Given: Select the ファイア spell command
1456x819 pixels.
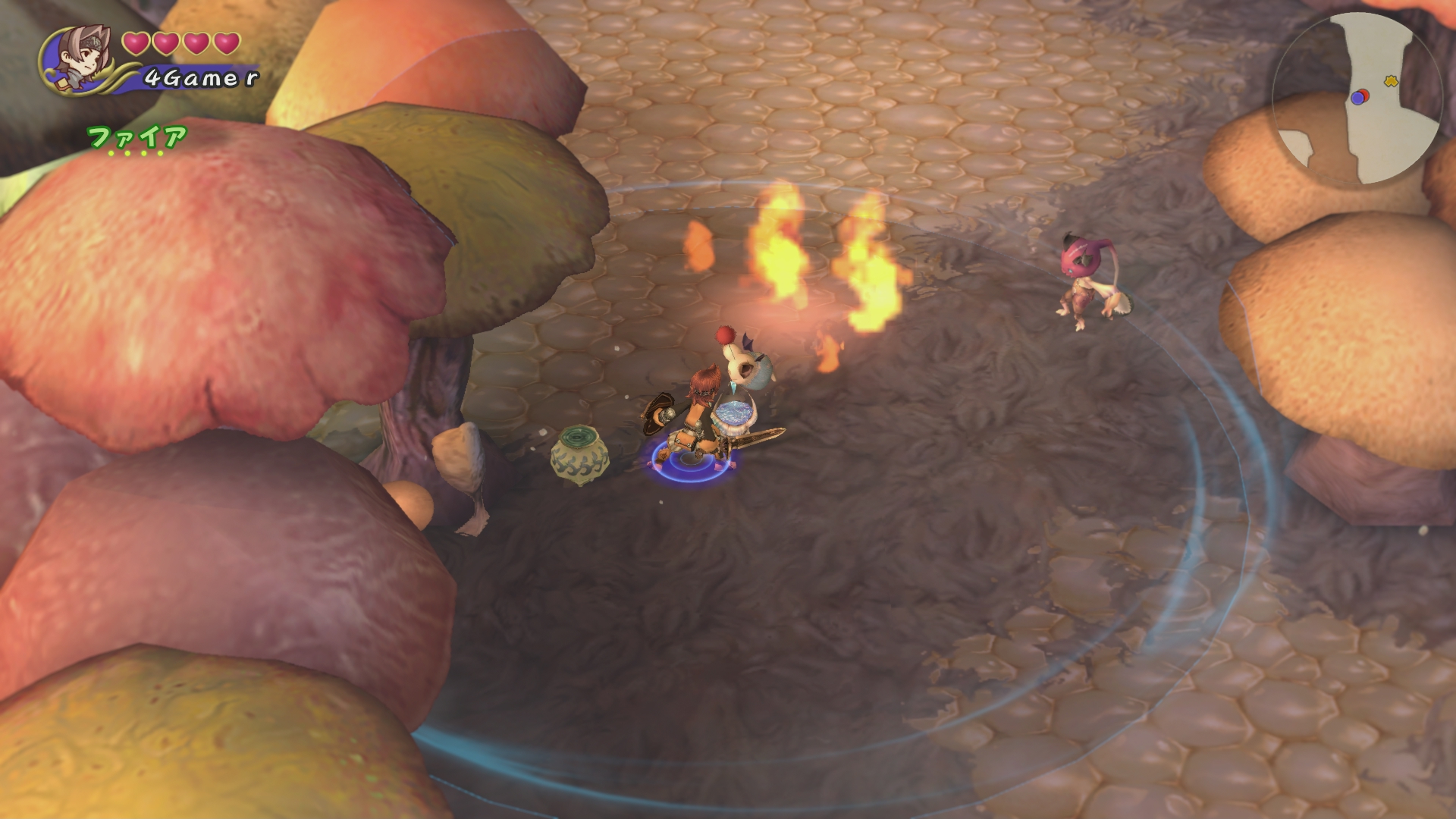Looking at the screenshot, I should 137,137.
